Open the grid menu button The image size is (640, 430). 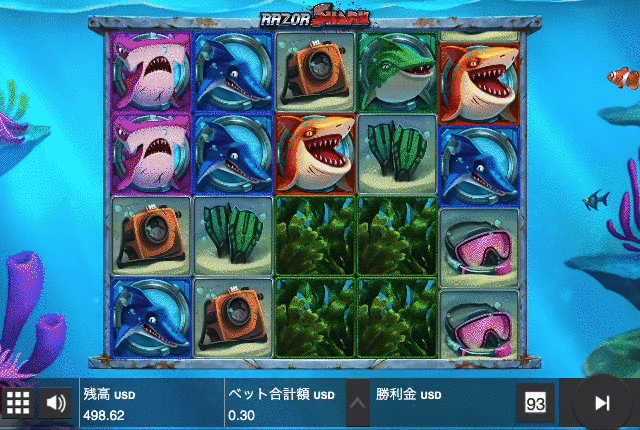(x=18, y=403)
